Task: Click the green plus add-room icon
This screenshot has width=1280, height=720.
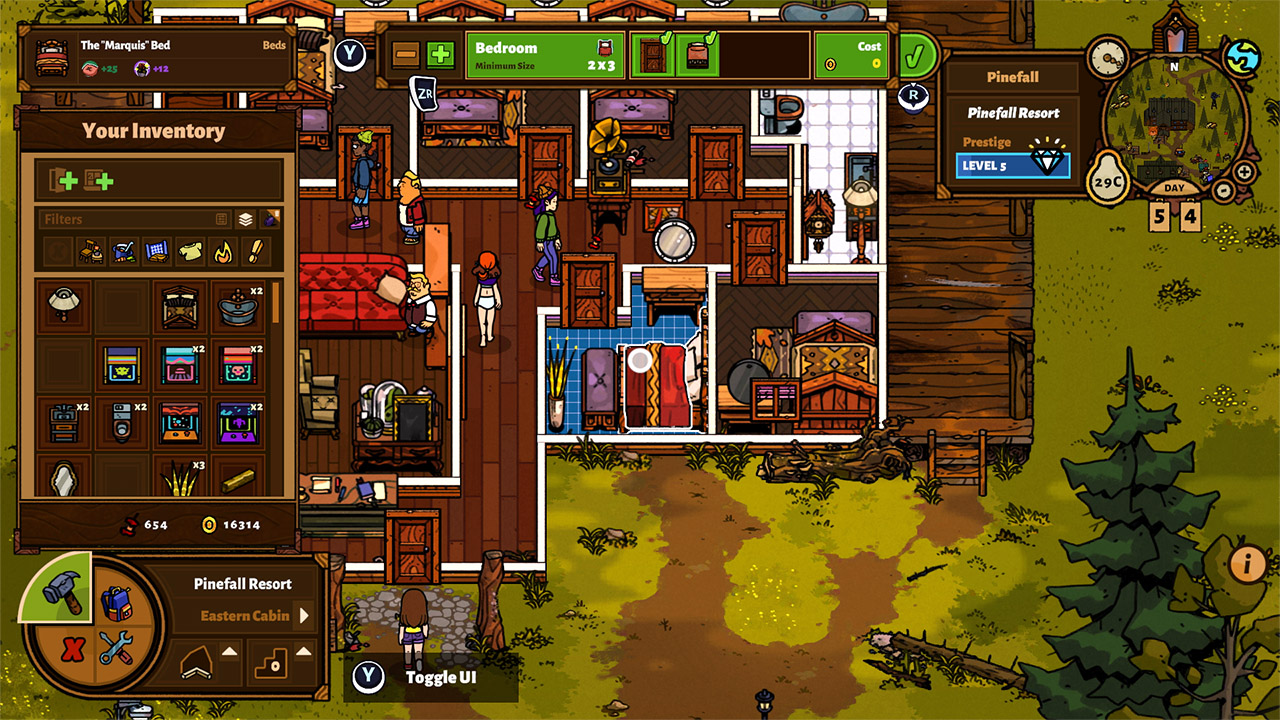Action: (439, 55)
